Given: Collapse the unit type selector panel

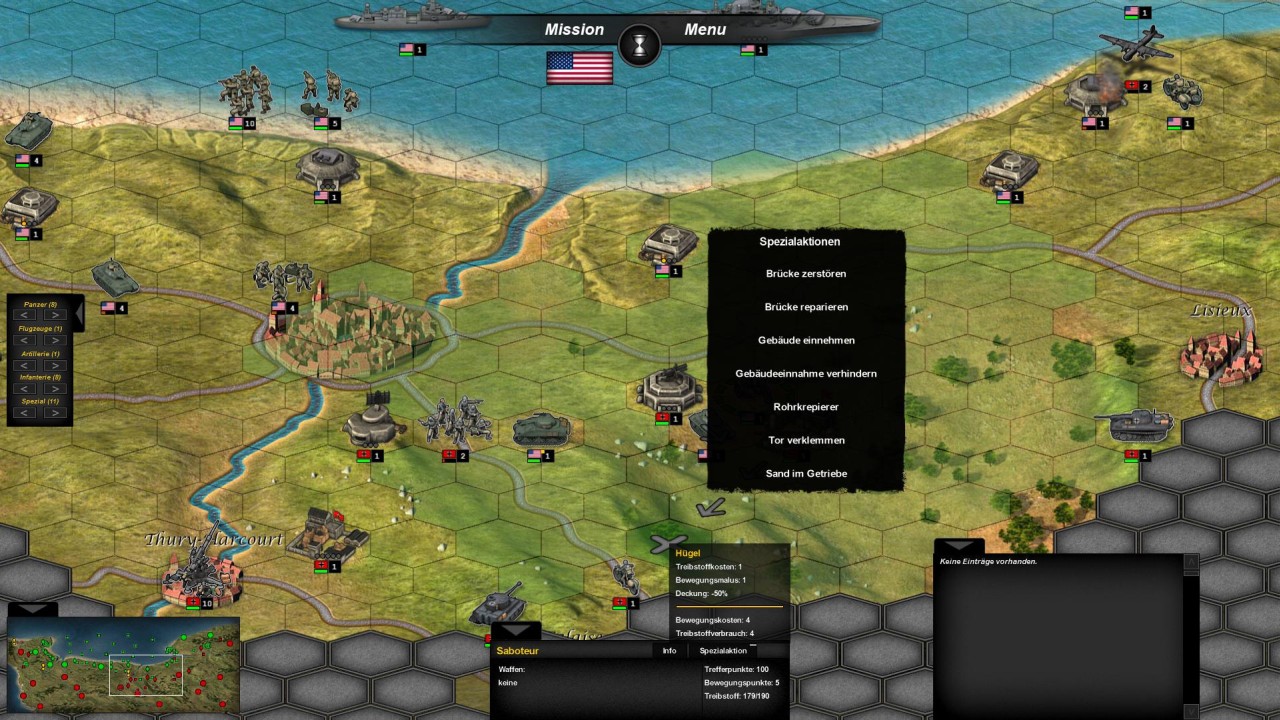Looking at the screenshot, I should point(79,313).
